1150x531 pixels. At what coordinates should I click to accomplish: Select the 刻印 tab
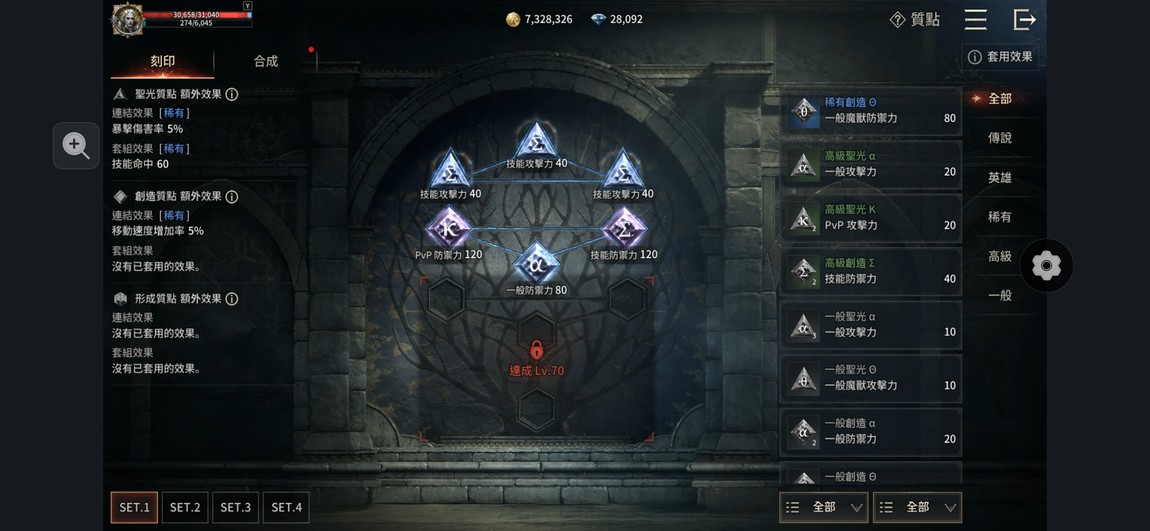tap(162, 62)
